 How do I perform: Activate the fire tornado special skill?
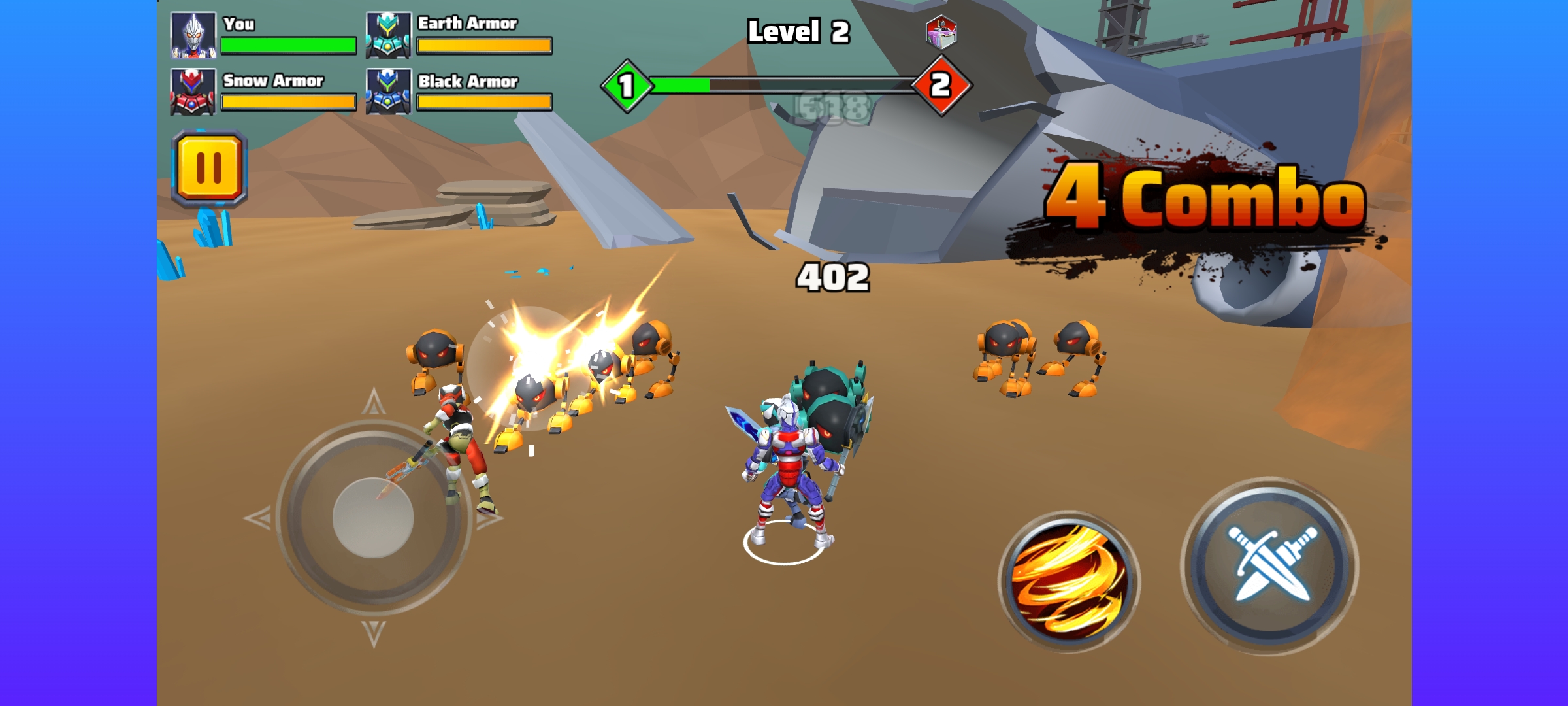click(x=1070, y=581)
